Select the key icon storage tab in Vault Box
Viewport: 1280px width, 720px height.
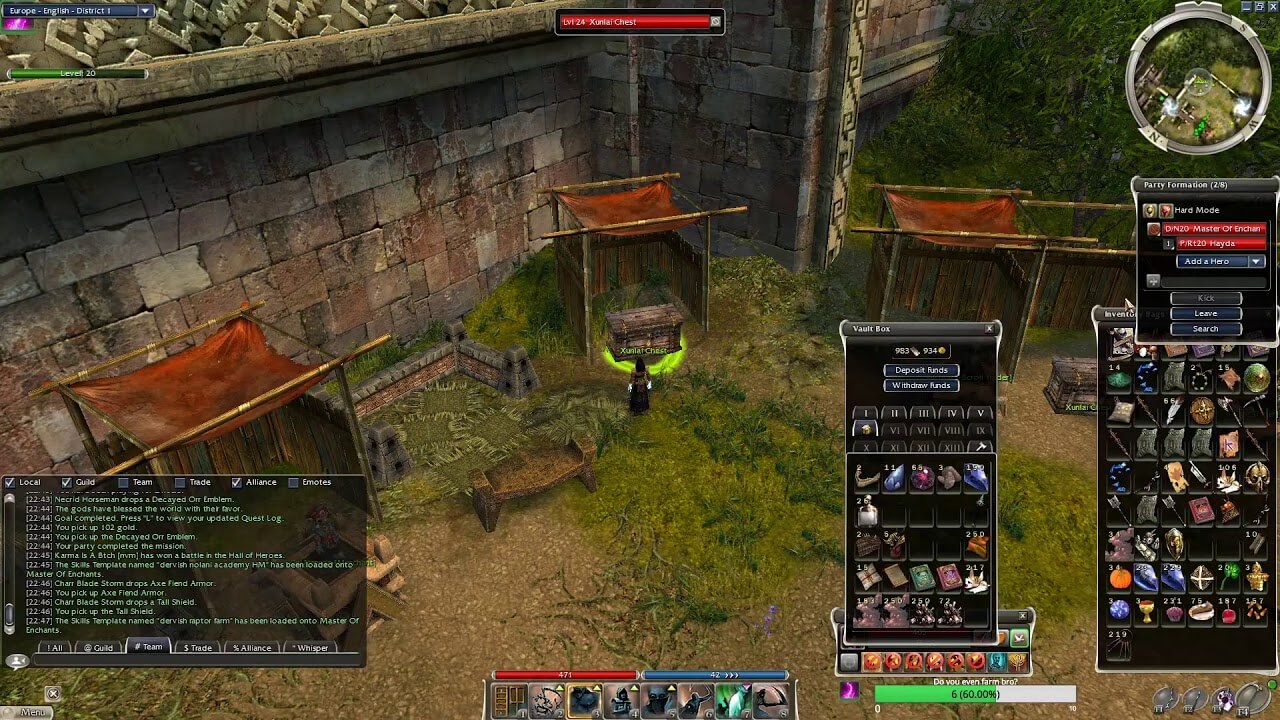866,429
